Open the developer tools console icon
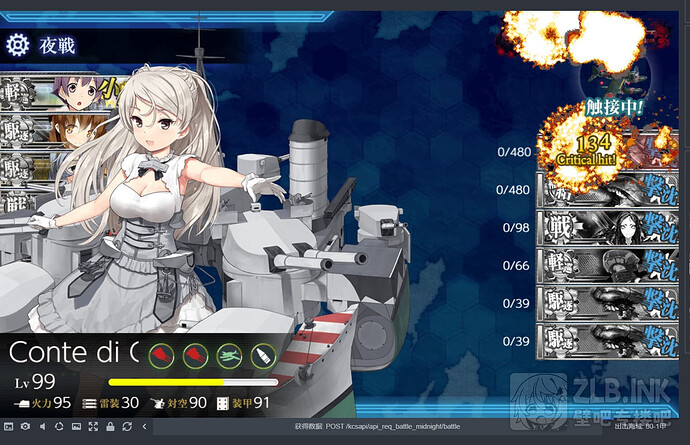 point(9,426)
